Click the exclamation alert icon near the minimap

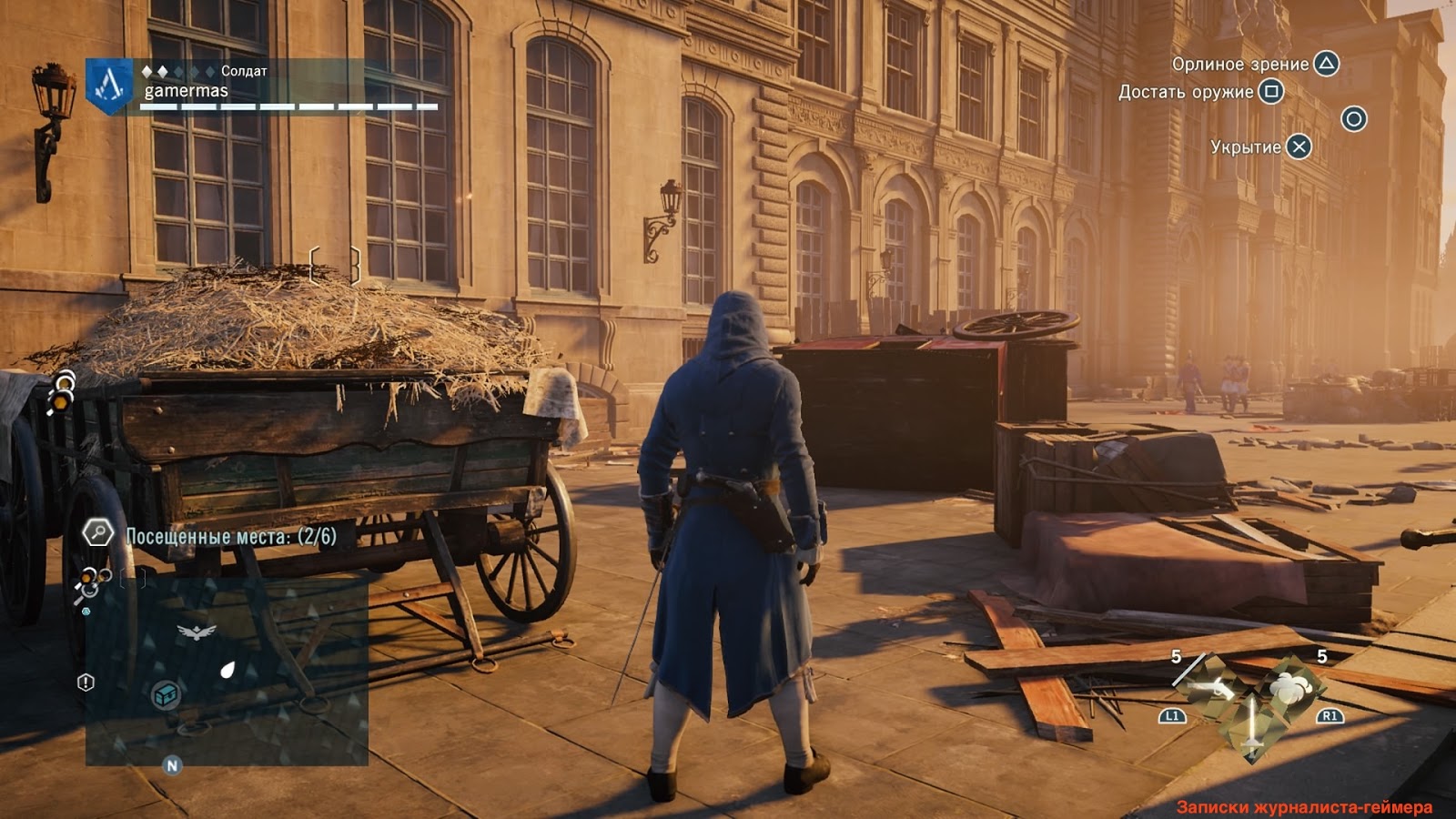pyautogui.click(x=85, y=683)
